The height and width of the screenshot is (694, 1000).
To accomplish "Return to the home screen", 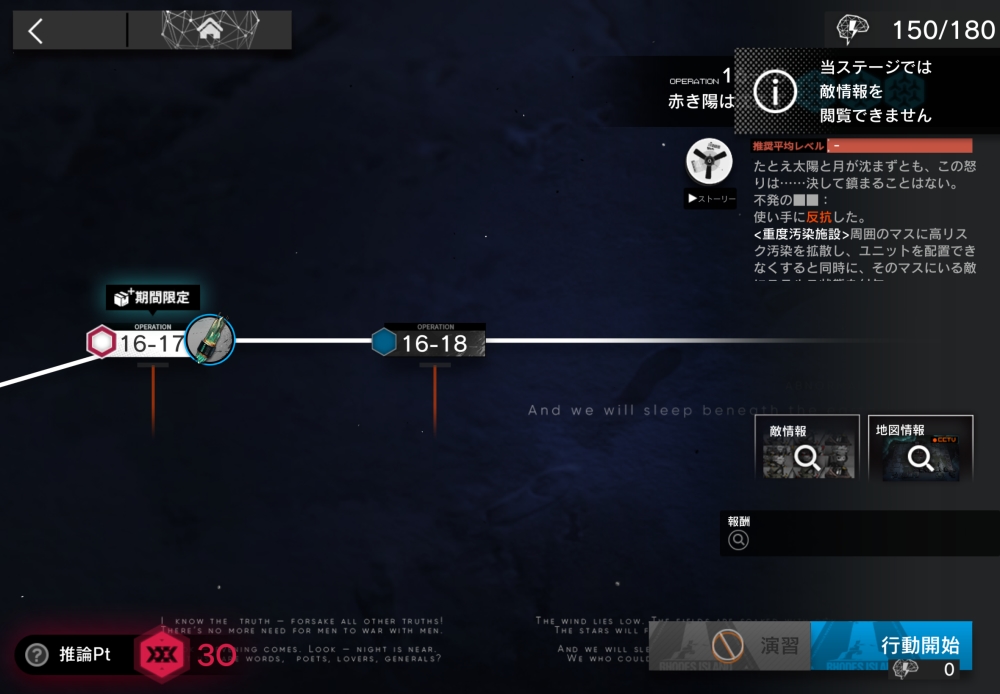I will point(210,30).
